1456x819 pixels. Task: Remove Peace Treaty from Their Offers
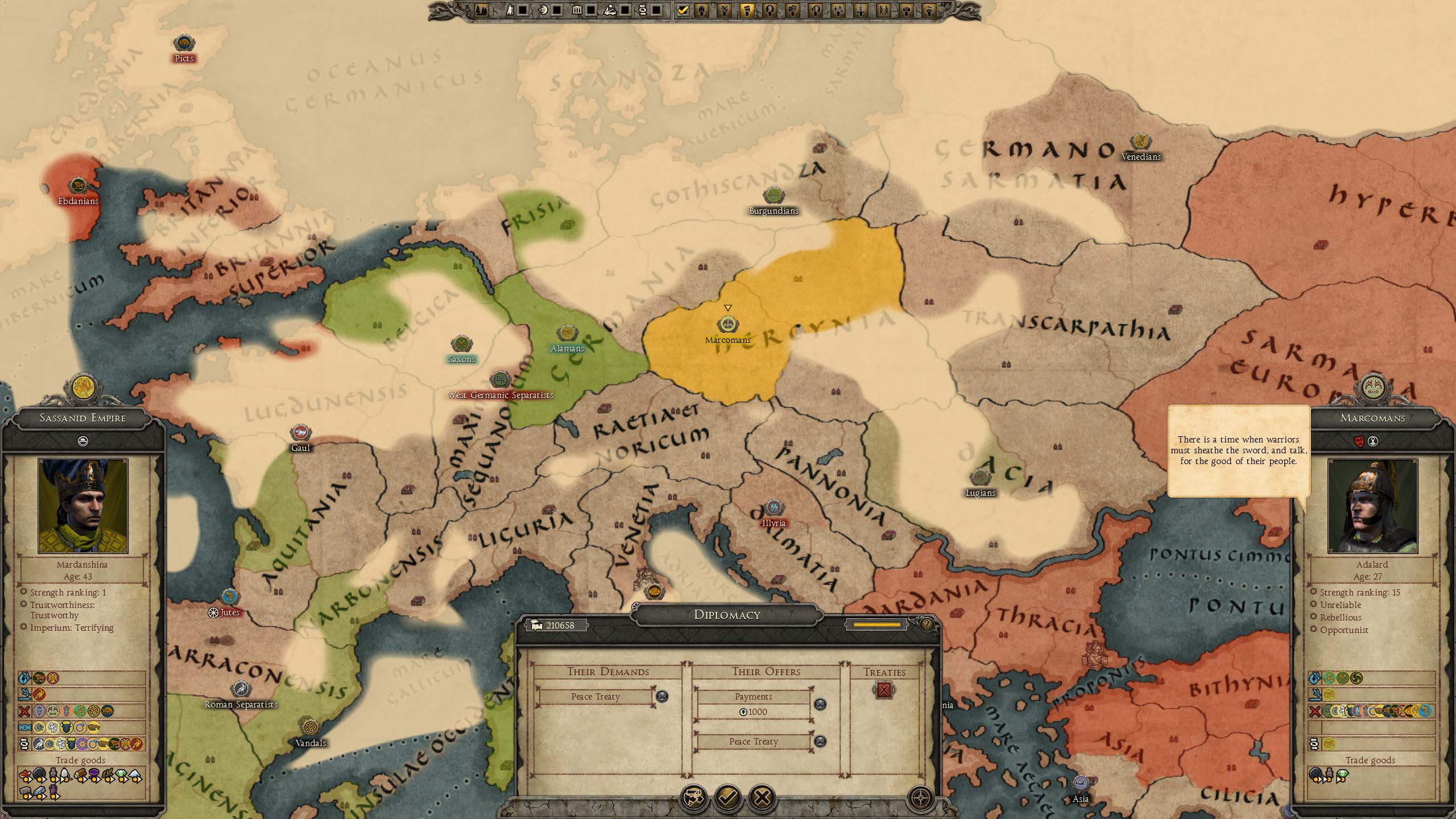click(820, 741)
